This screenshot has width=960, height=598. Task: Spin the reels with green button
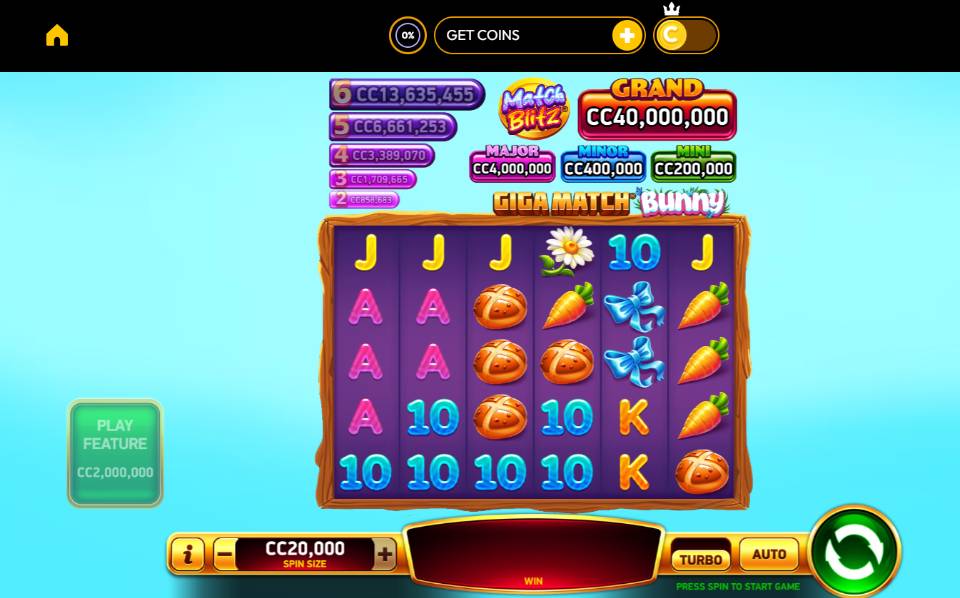click(854, 551)
